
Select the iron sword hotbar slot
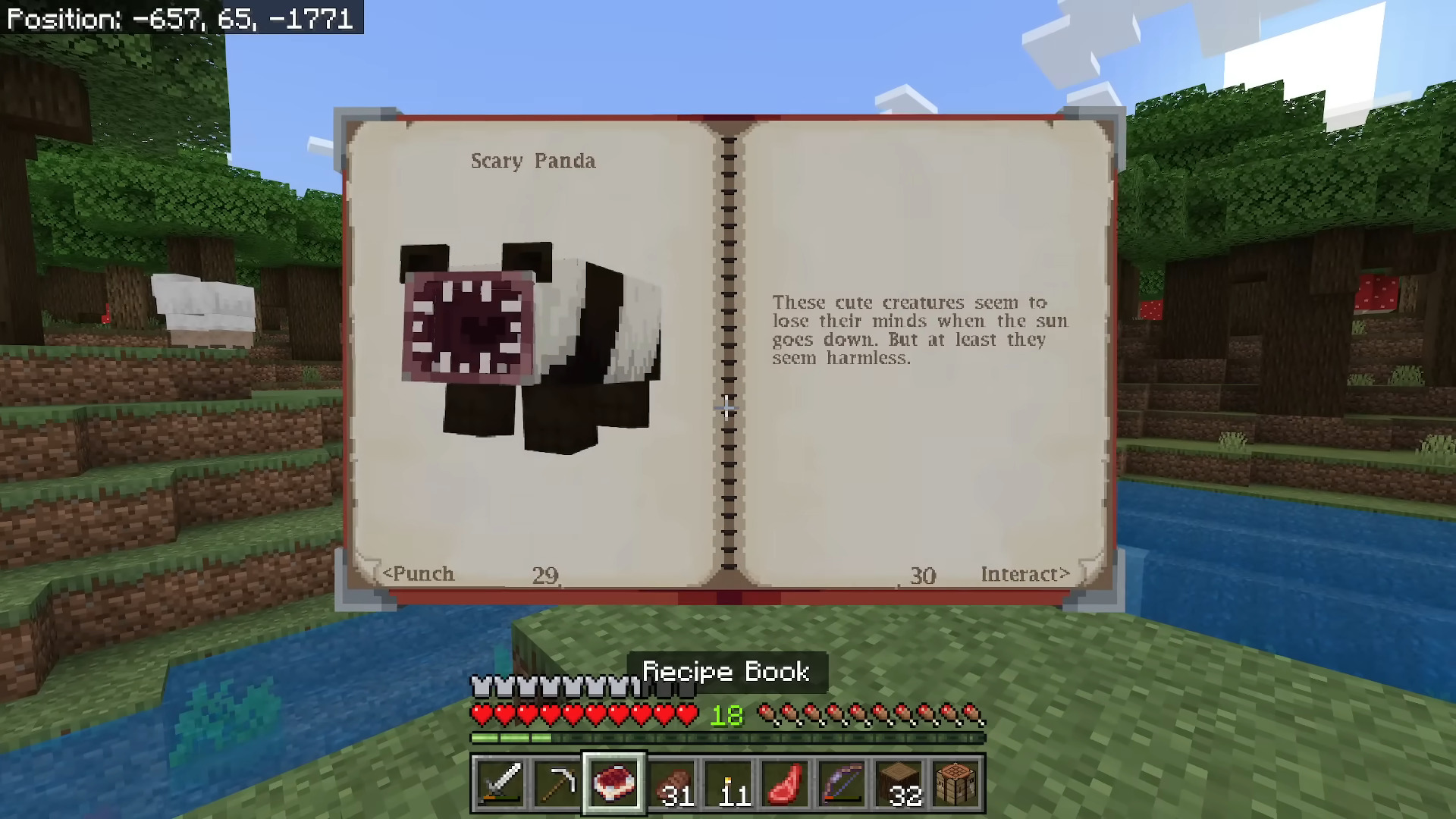(x=500, y=783)
